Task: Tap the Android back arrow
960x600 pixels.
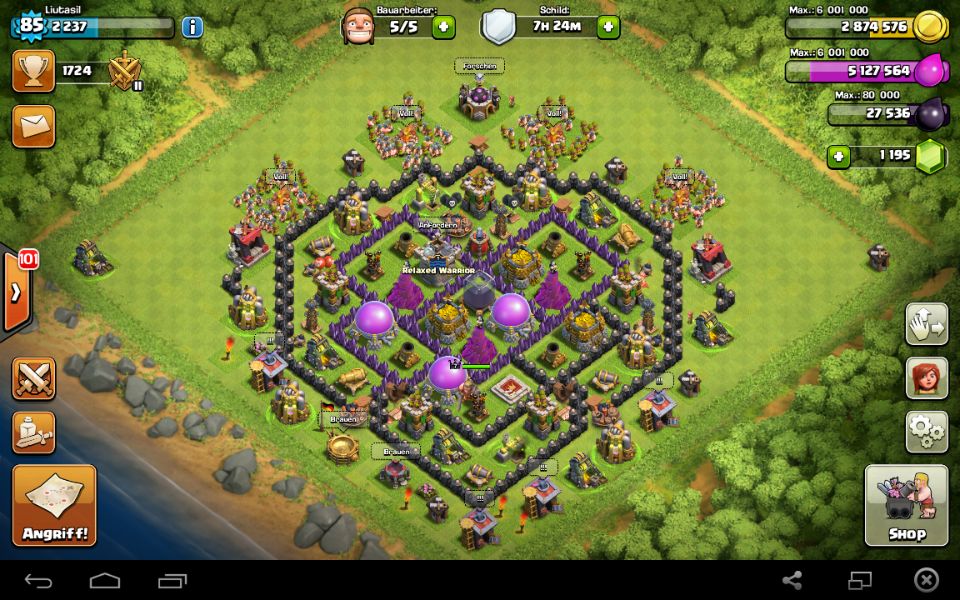Action: point(39,581)
